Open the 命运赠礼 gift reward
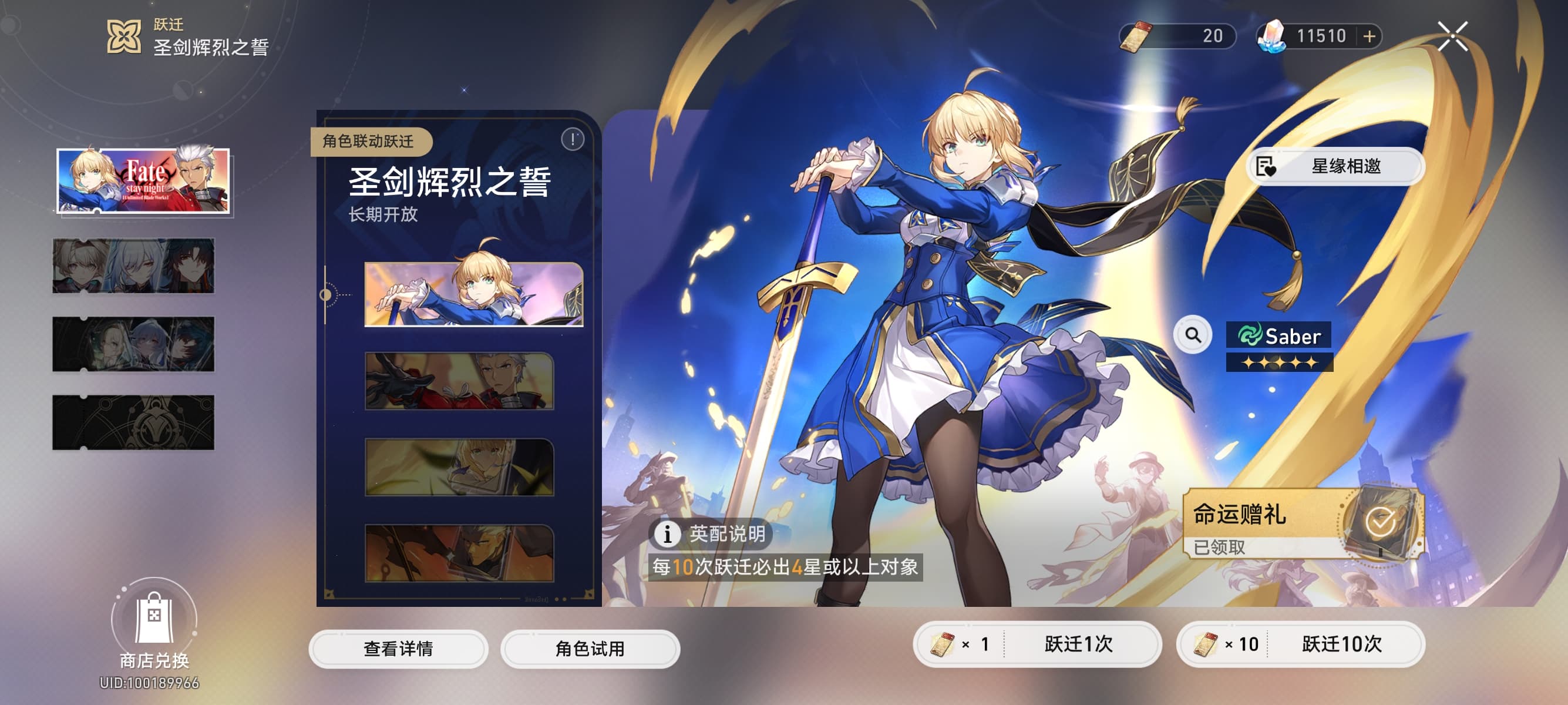Image resolution: width=1568 pixels, height=705 pixels. (1303, 523)
